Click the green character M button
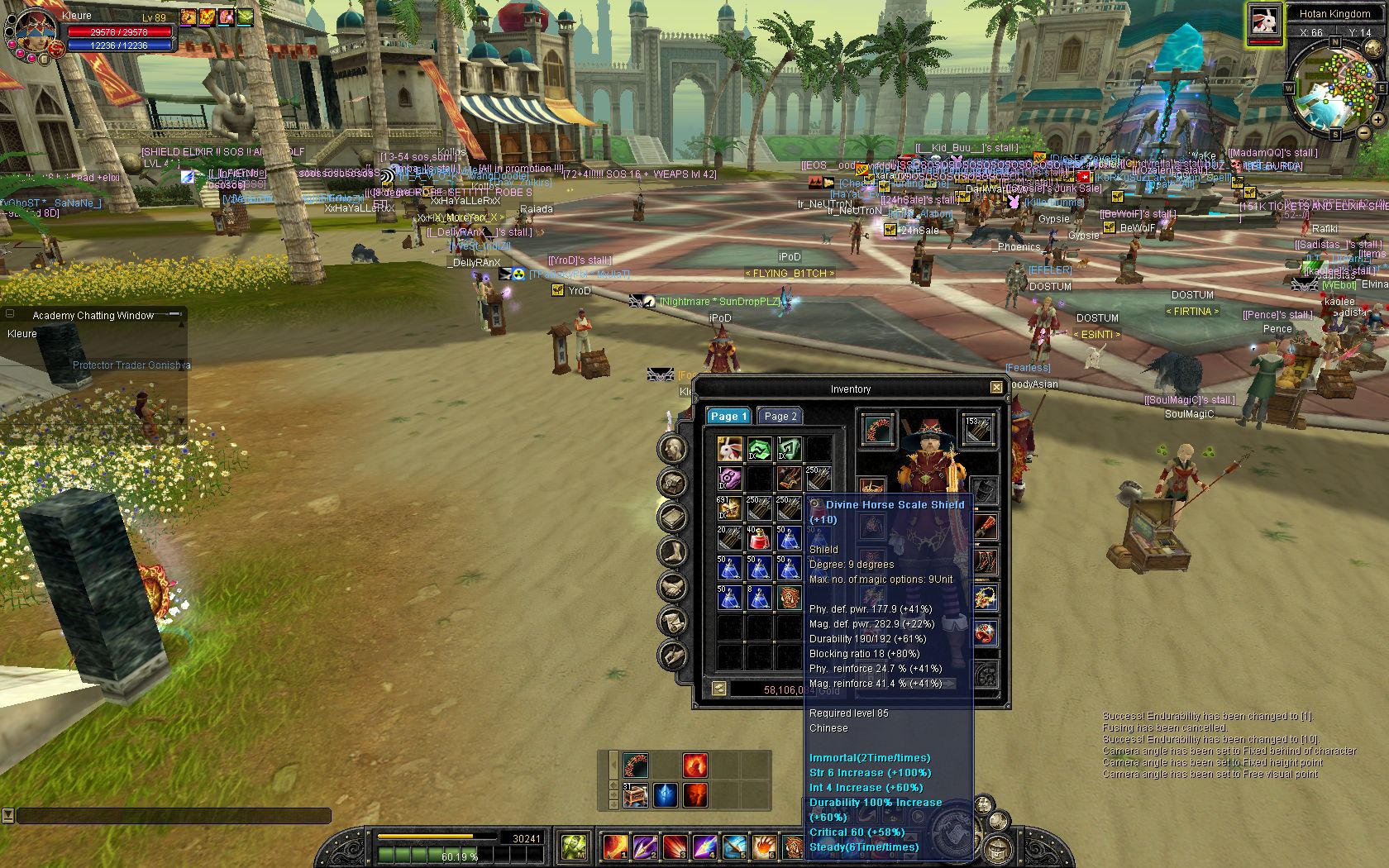The height and width of the screenshot is (868, 1389). click(x=575, y=847)
